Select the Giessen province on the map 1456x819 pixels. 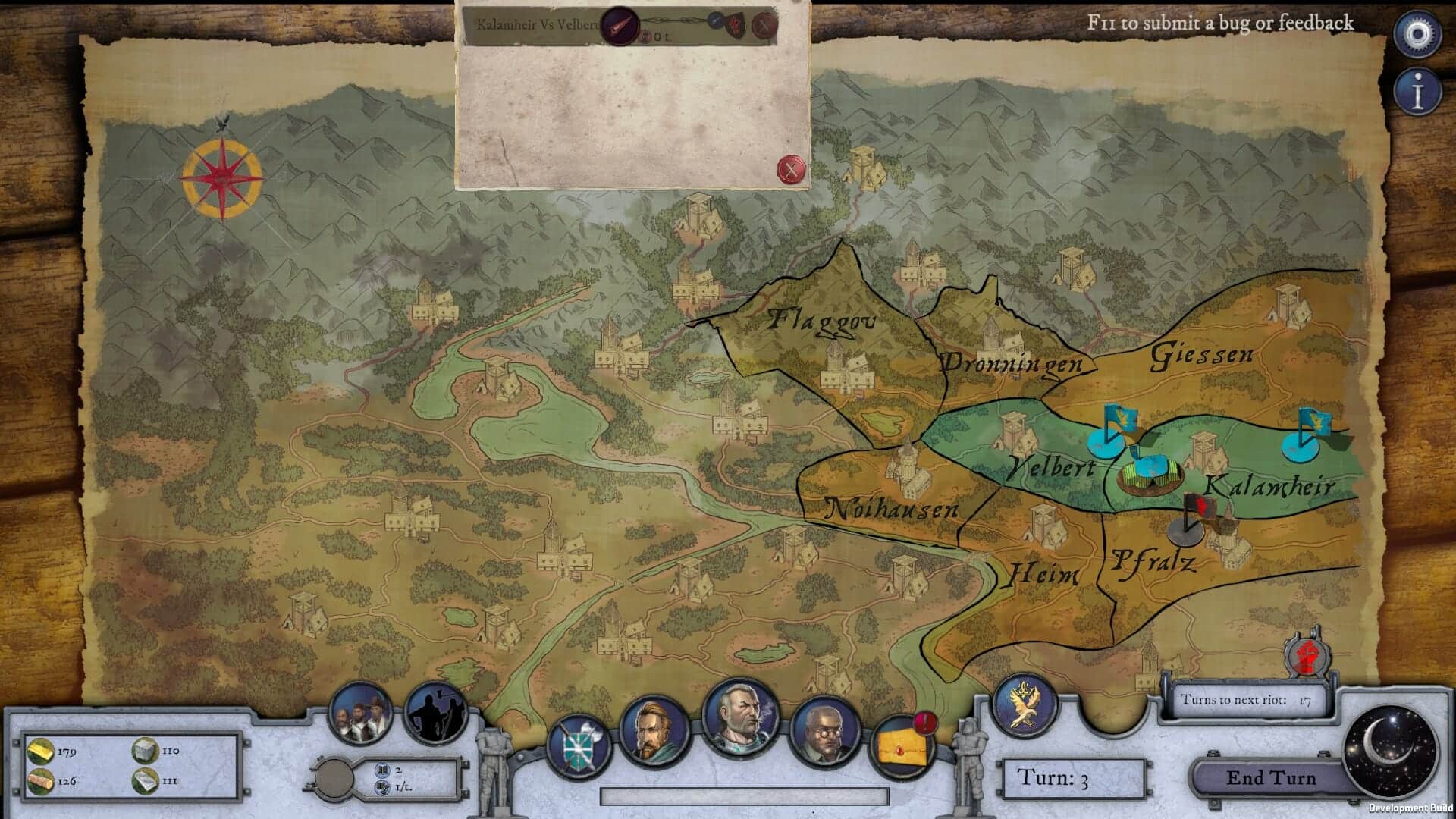coord(1202,356)
